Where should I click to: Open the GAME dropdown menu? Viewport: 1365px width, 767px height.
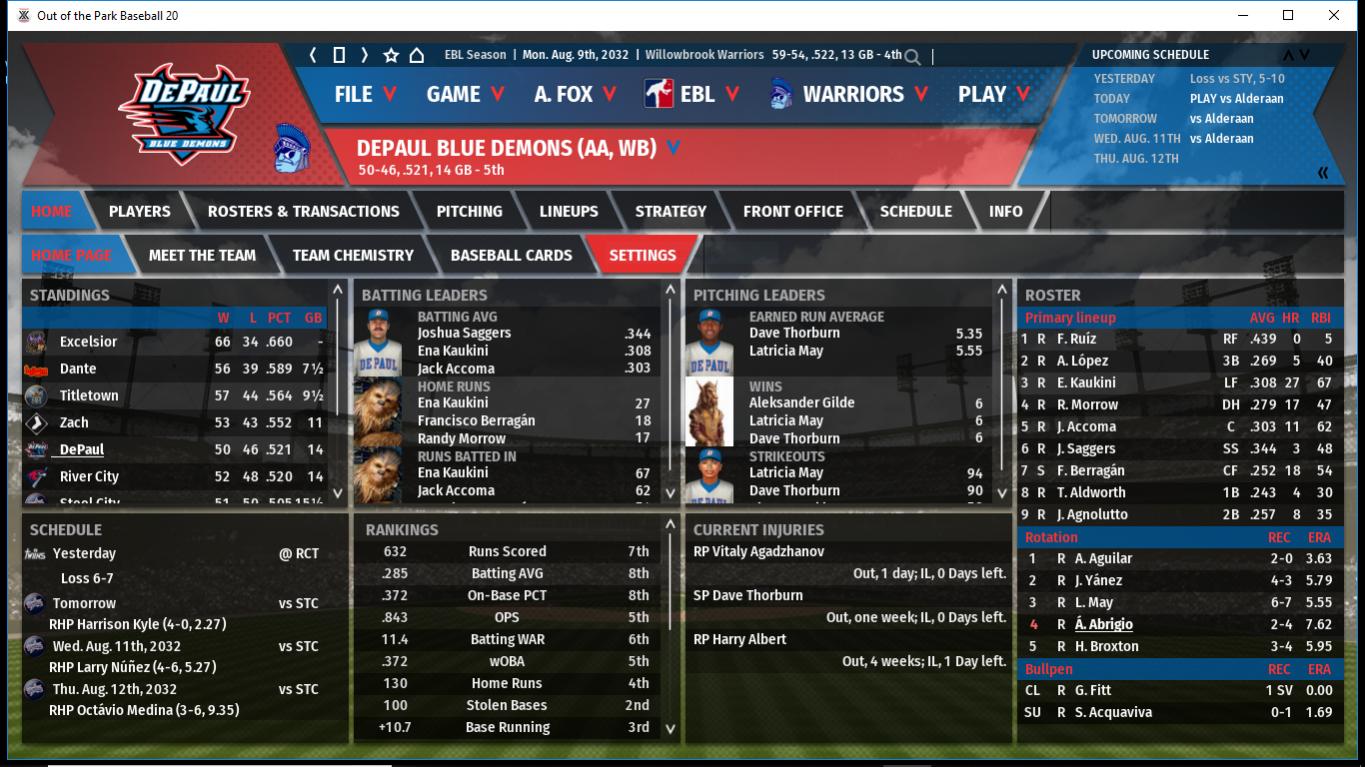465,94
